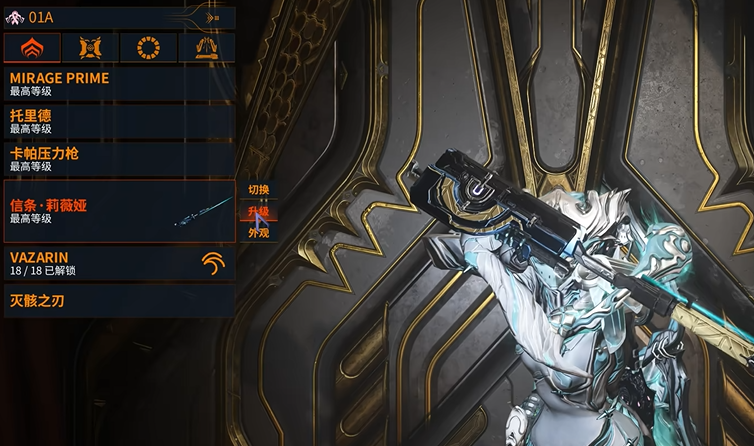Screen dimensions: 754x446
Task: Open the VAZARIN focus school entry
Action: tap(119, 263)
